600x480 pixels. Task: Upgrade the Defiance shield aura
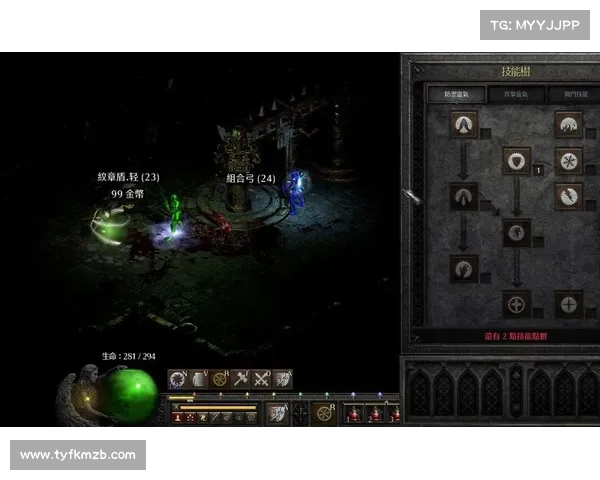pos(516,160)
